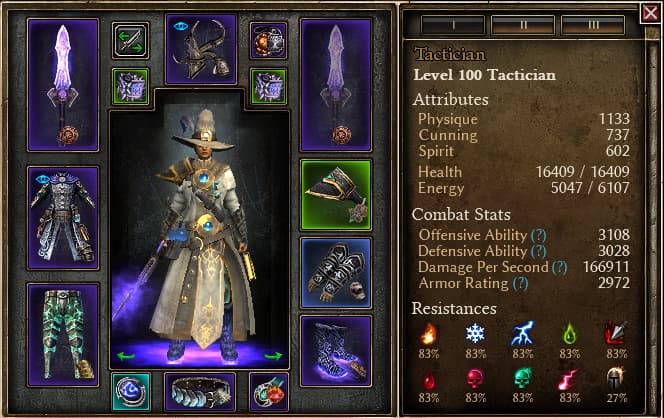Show character stats tab III
664x418 pixels.
tap(593, 24)
